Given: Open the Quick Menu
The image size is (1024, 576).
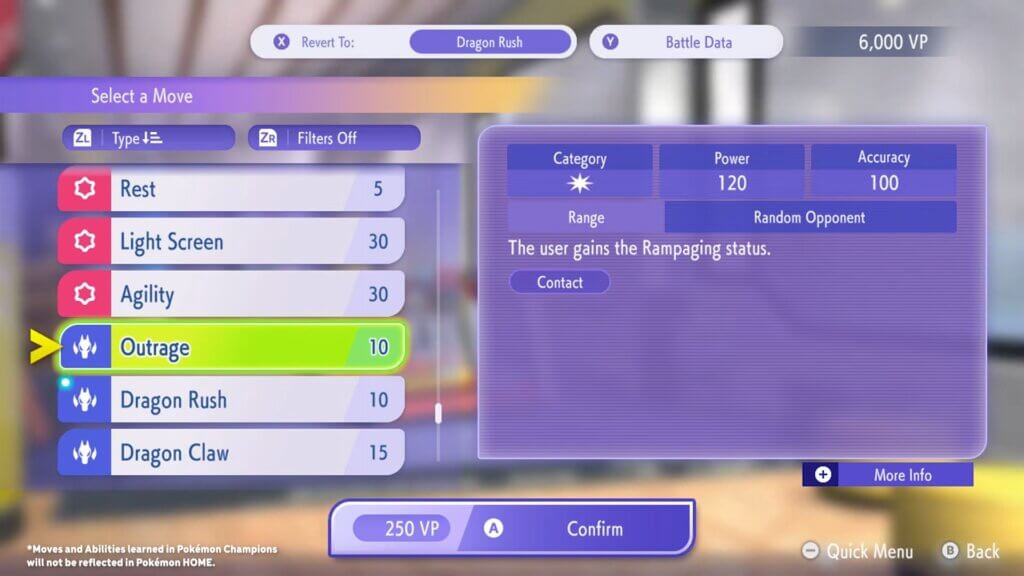Looking at the screenshot, I should [x=859, y=551].
